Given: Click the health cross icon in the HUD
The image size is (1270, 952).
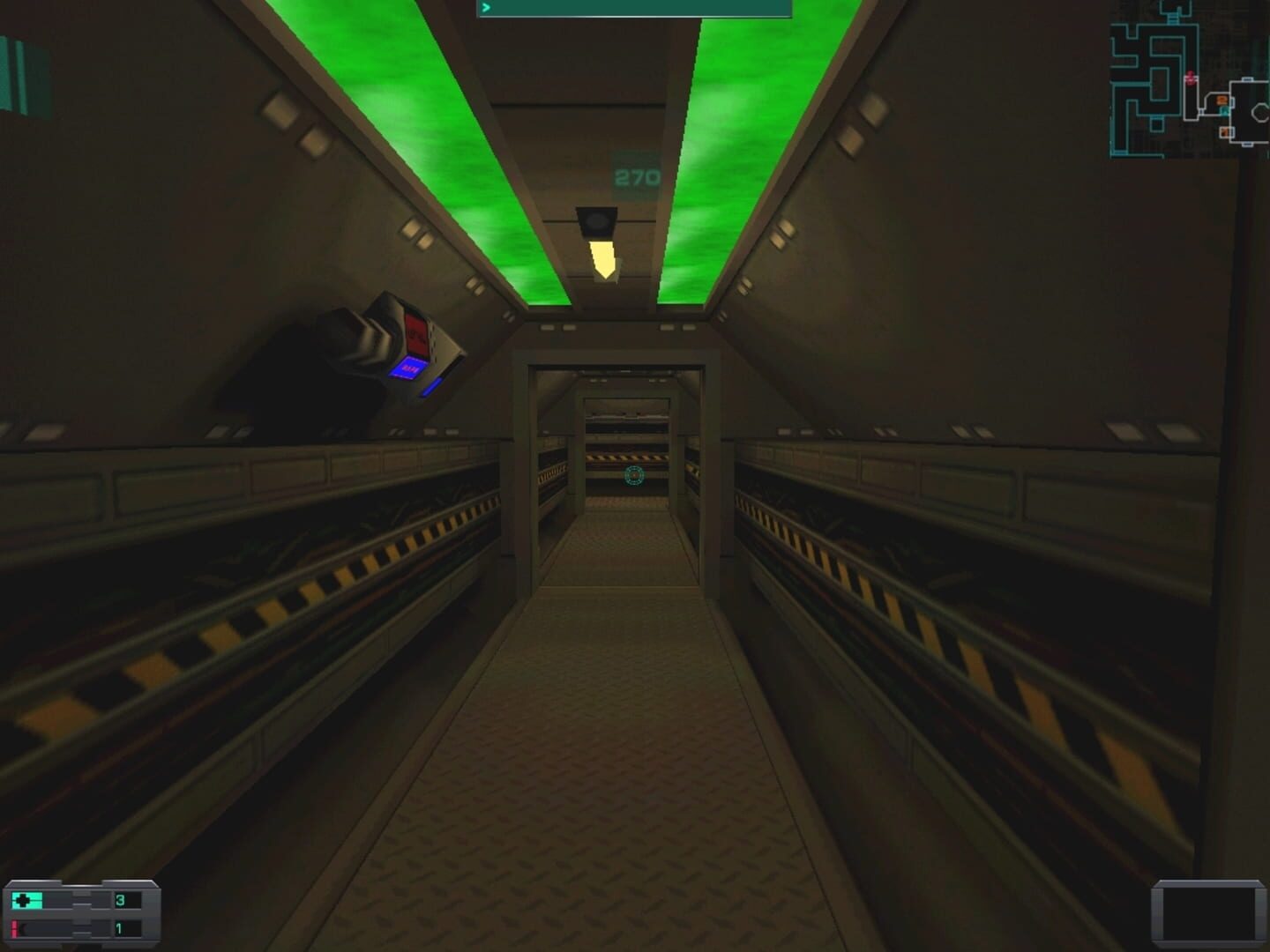Looking at the screenshot, I should 23,900.
